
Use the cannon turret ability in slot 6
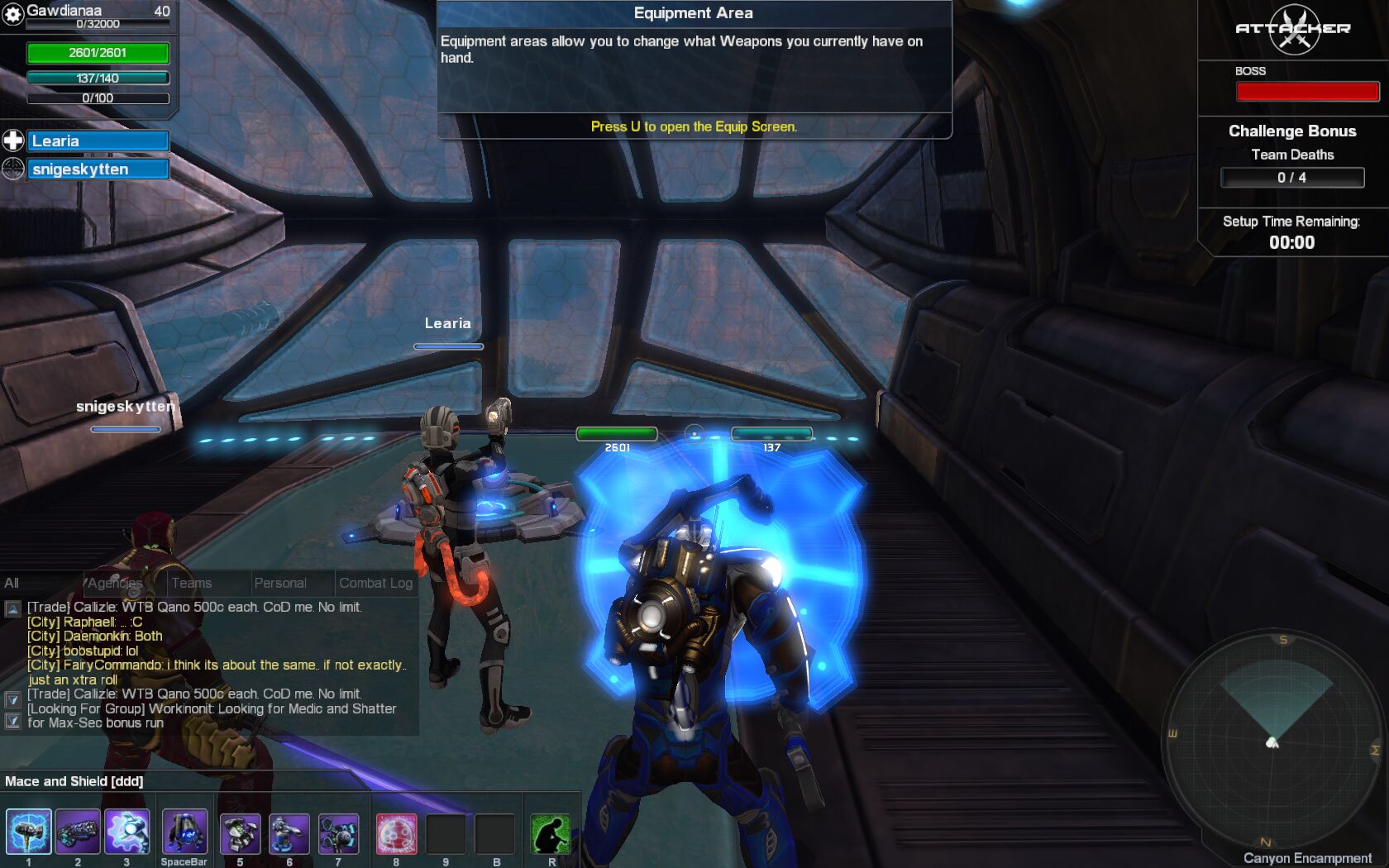click(289, 834)
